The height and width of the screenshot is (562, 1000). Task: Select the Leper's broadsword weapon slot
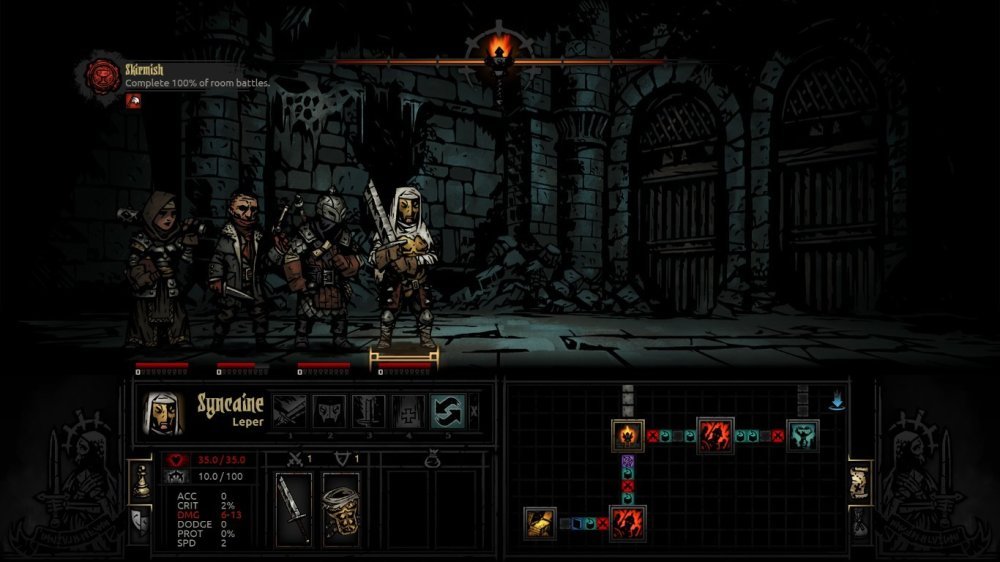(294, 508)
